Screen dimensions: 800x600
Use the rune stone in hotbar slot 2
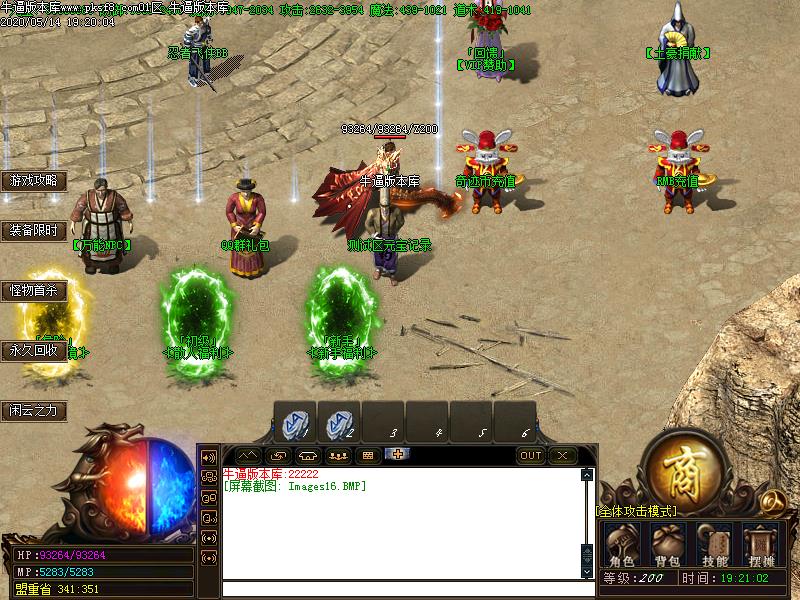point(339,423)
